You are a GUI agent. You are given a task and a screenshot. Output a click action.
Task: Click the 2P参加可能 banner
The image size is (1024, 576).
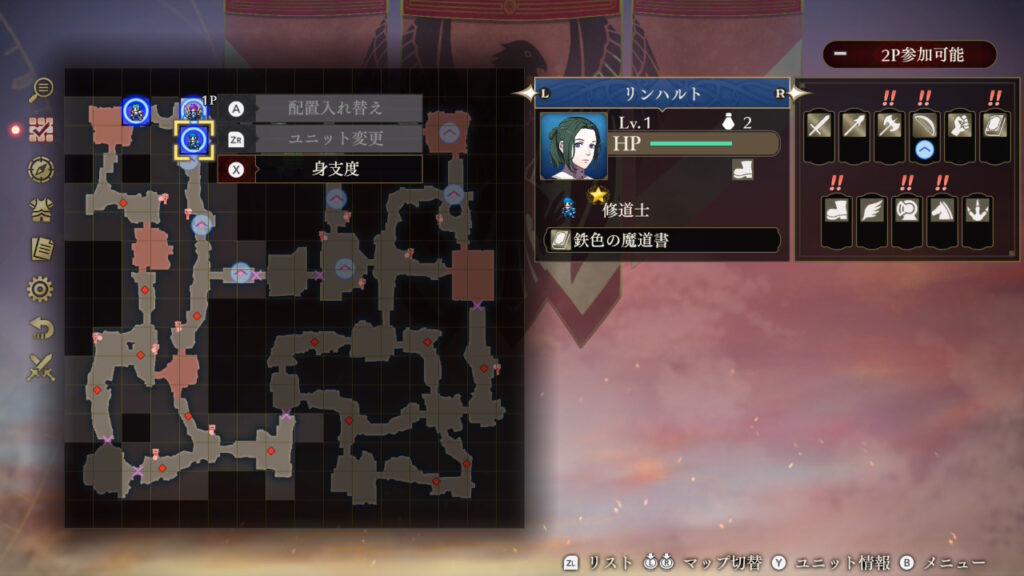[x=909, y=55]
